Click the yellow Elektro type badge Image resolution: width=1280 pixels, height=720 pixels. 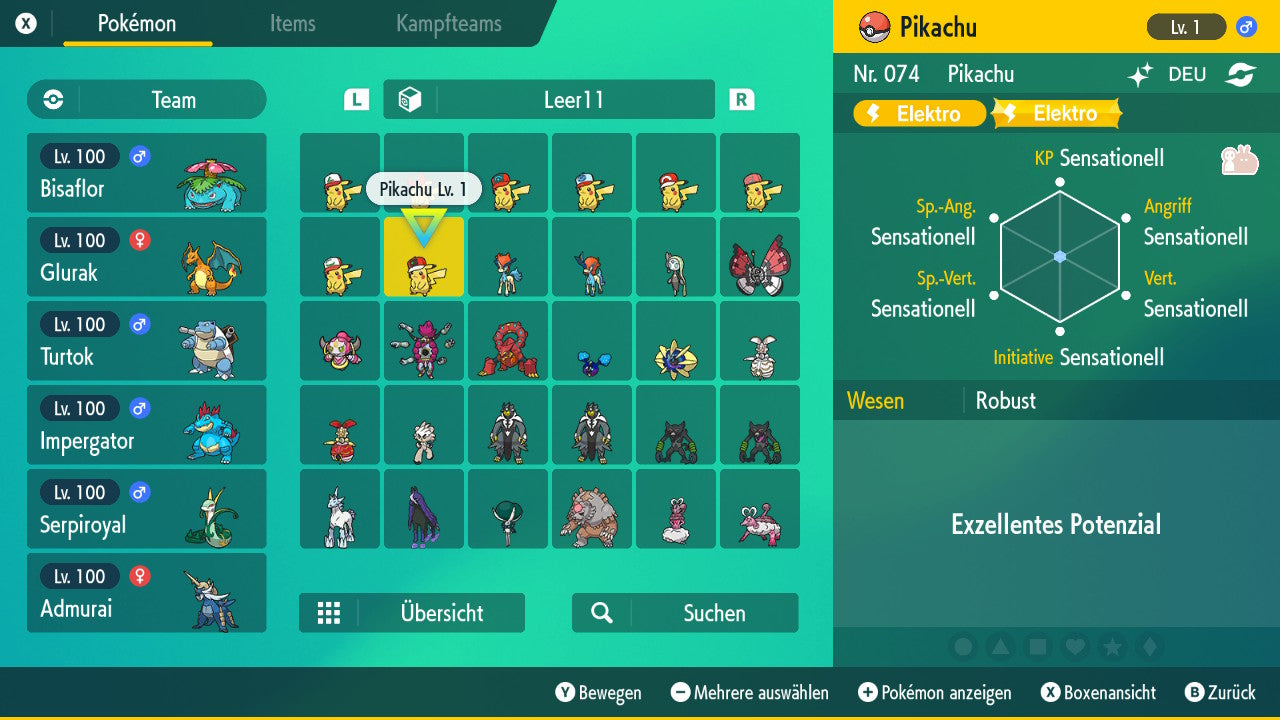[918, 113]
